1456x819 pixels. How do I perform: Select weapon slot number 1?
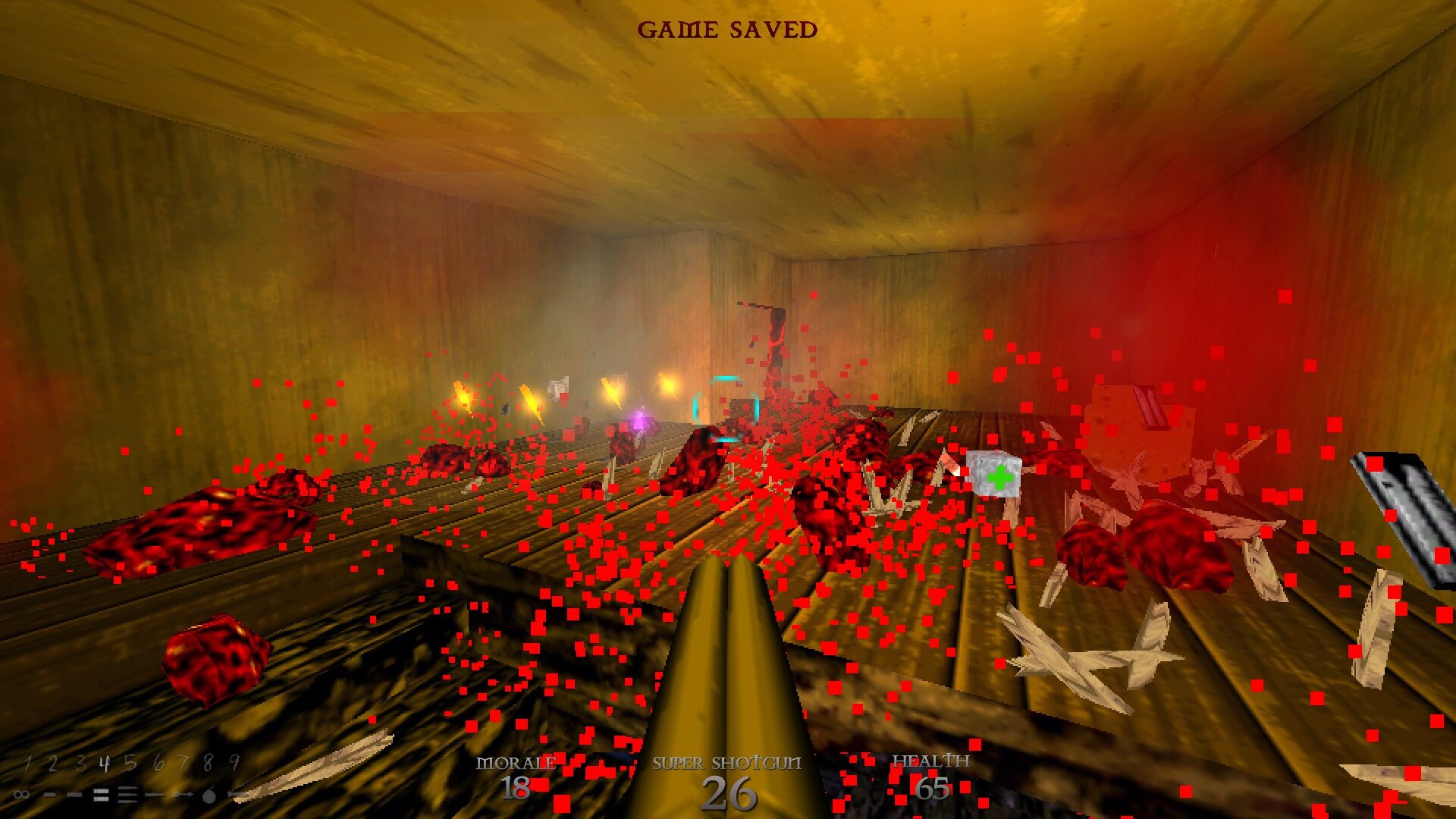28,762
